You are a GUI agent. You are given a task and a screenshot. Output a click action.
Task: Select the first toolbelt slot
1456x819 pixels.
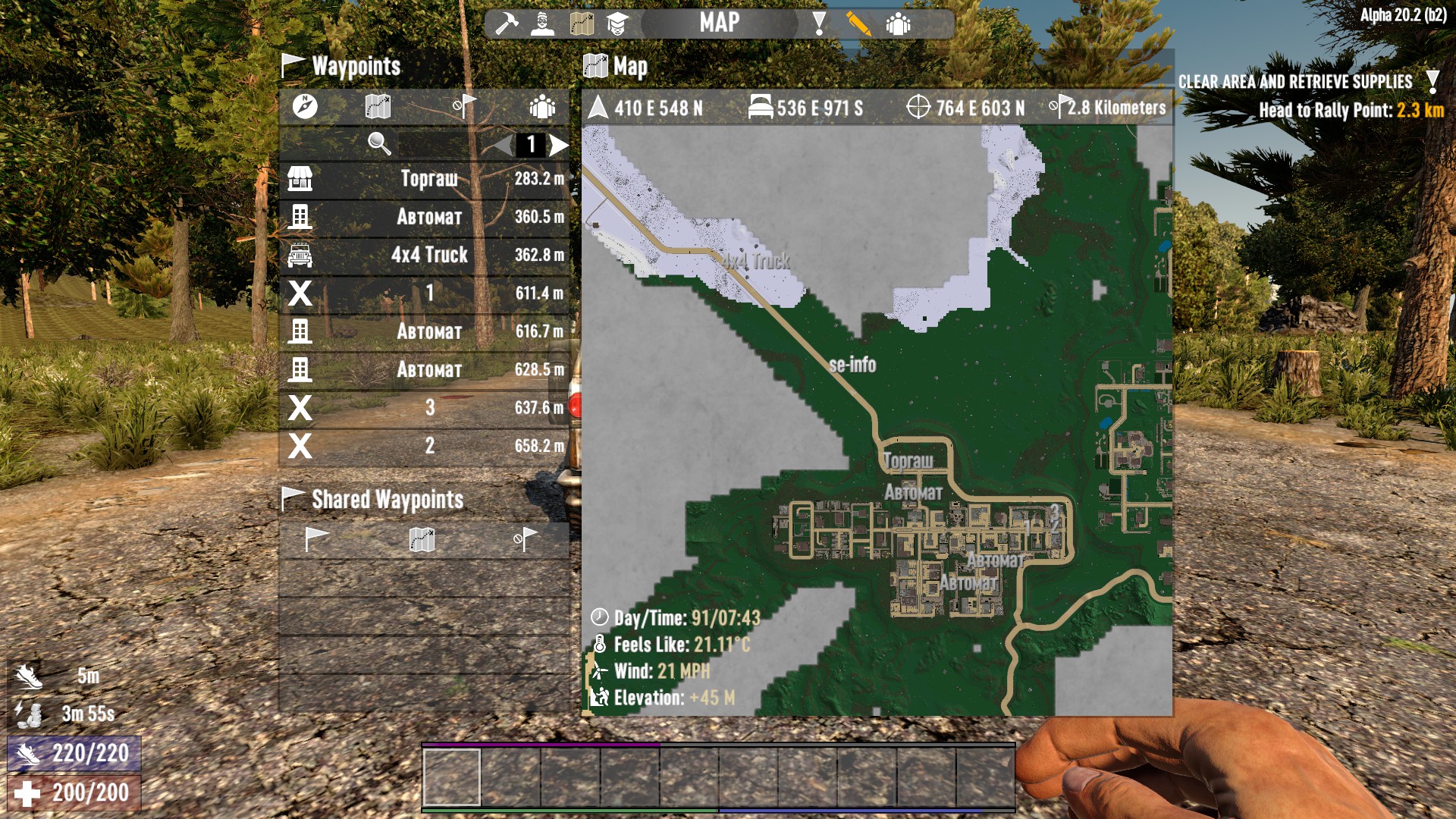pyautogui.click(x=451, y=777)
